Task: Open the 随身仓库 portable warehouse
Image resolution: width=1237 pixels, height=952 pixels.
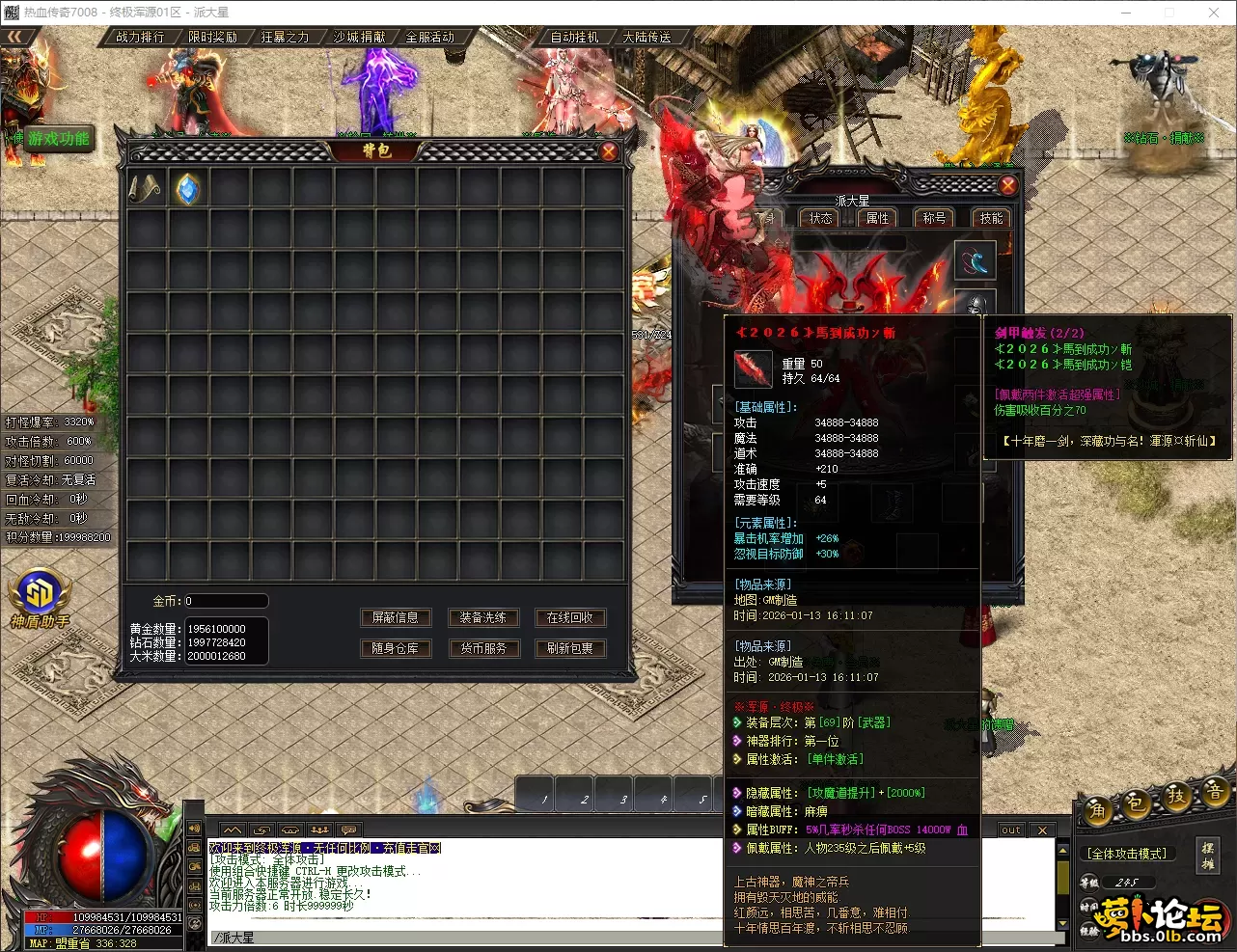Action: pyautogui.click(x=396, y=648)
